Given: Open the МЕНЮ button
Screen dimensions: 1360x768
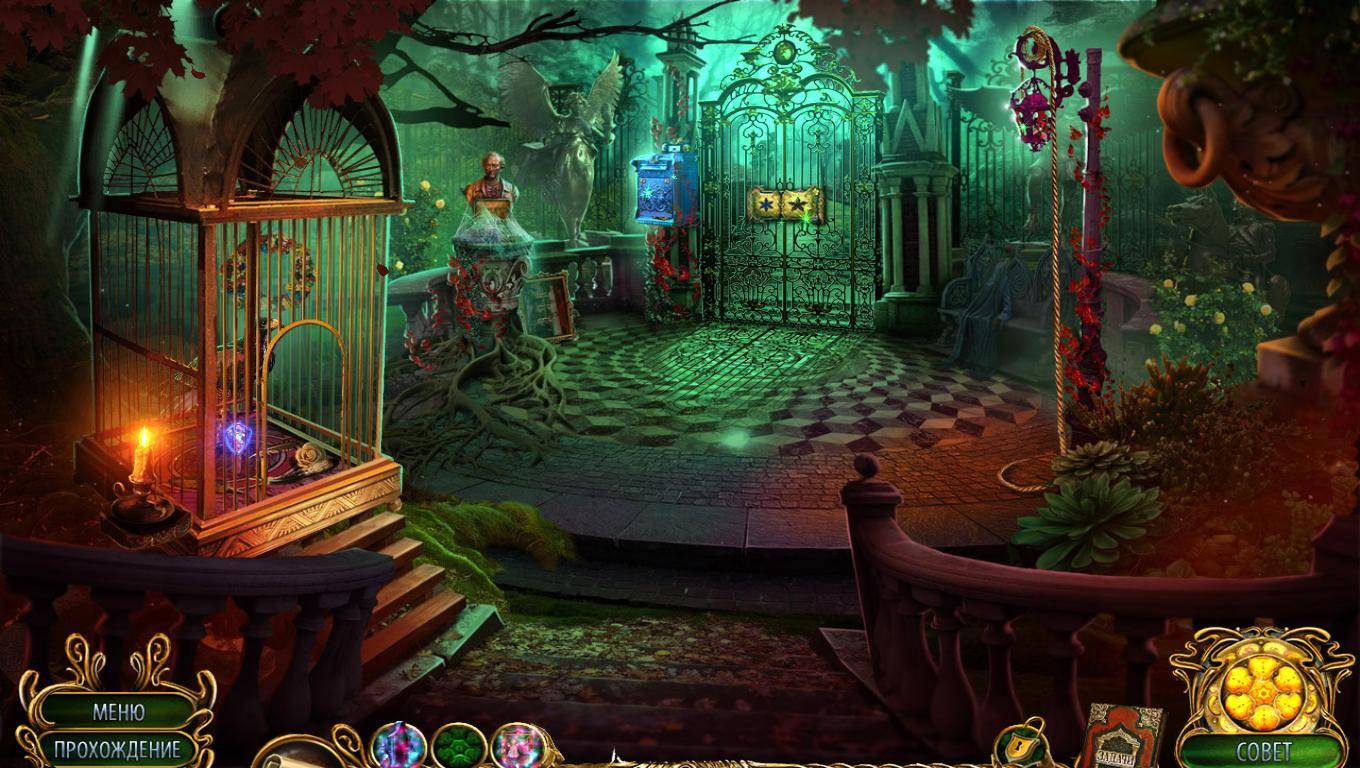Looking at the screenshot, I should coord(118,712).
